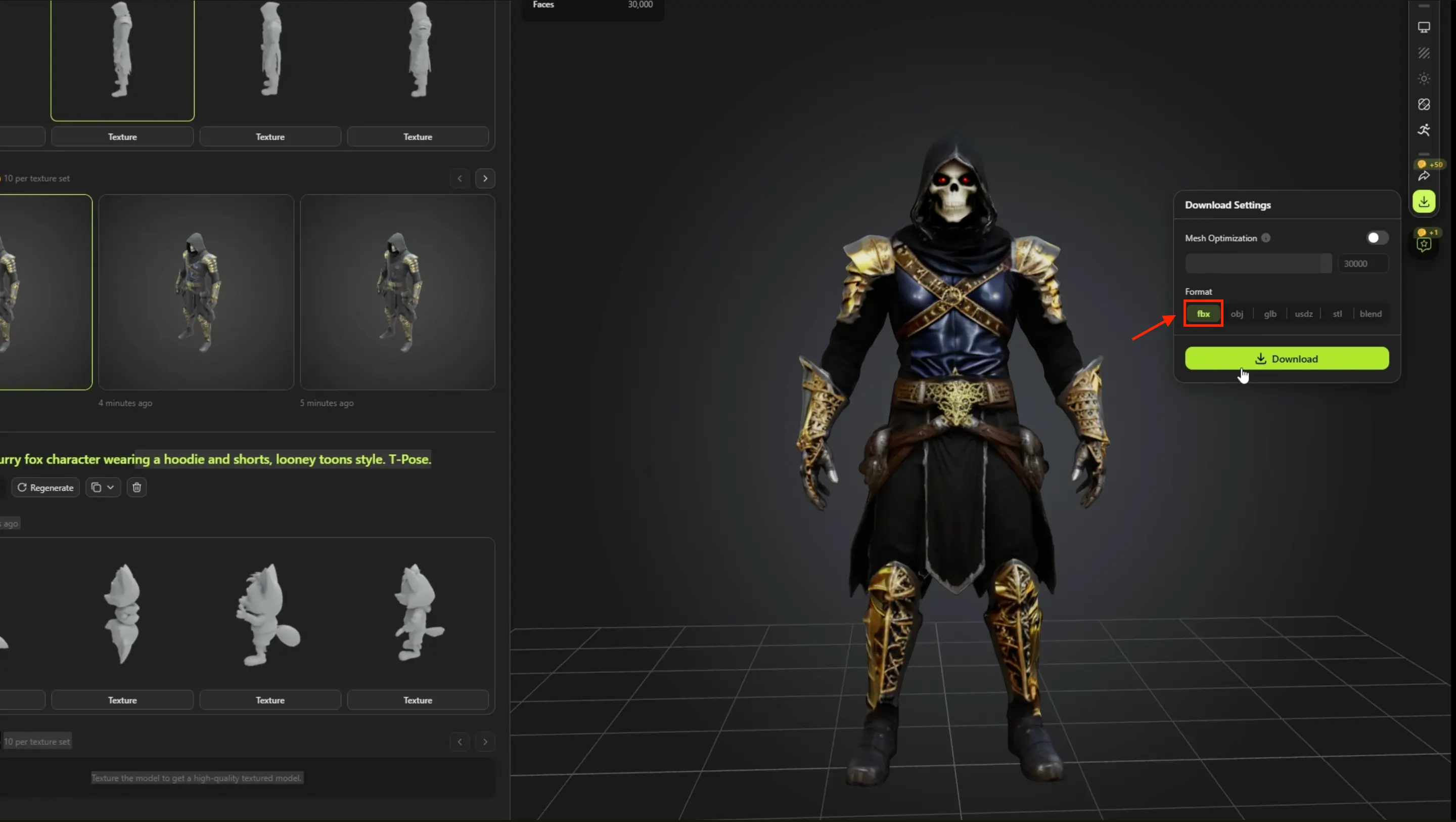Open the animation running-figure icon
This screenshot has height=822, width=1456.
[x=1424, y=129]
